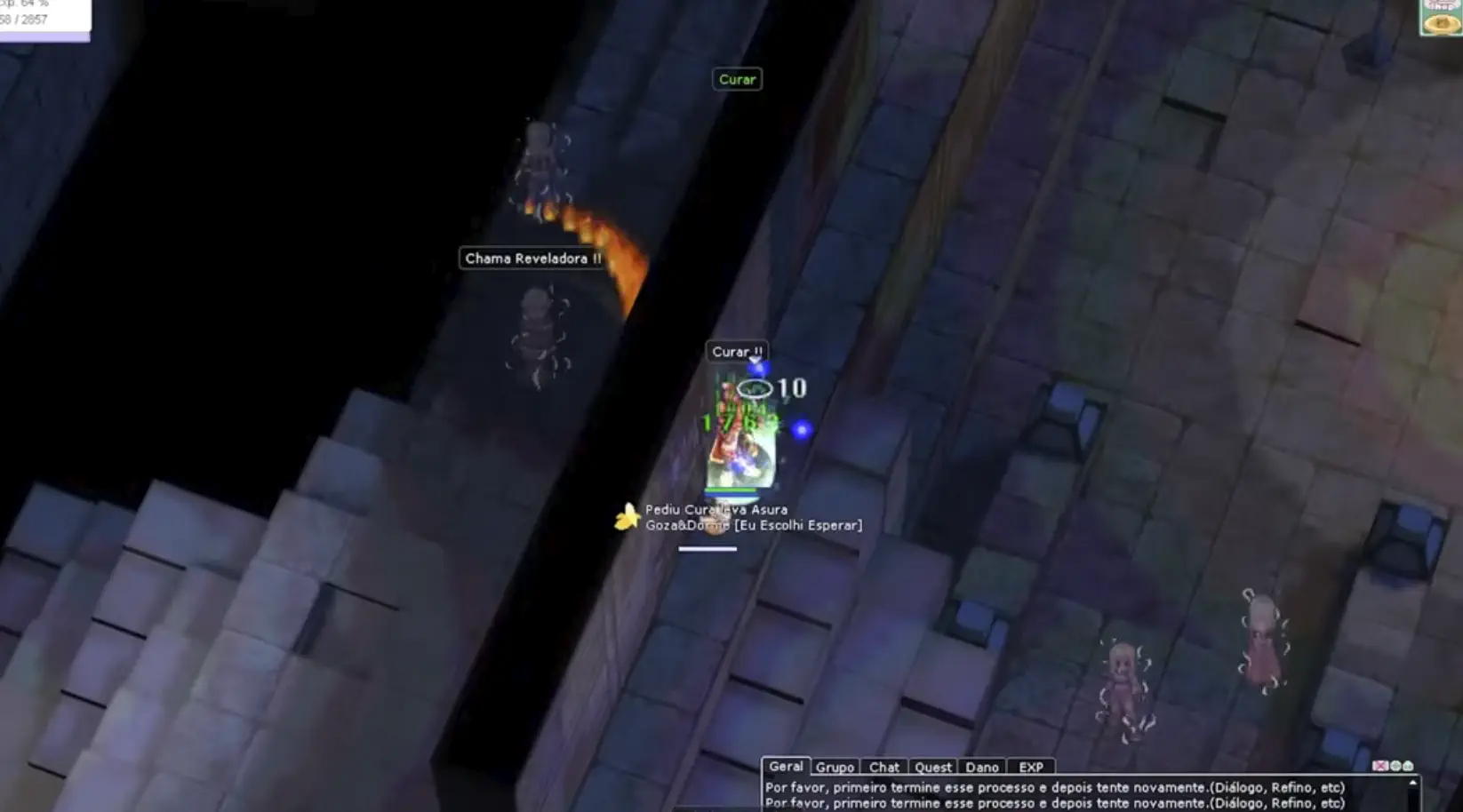Open the Dano chat tab
The width and height of the screenshot is (1463, 812).
982,767
